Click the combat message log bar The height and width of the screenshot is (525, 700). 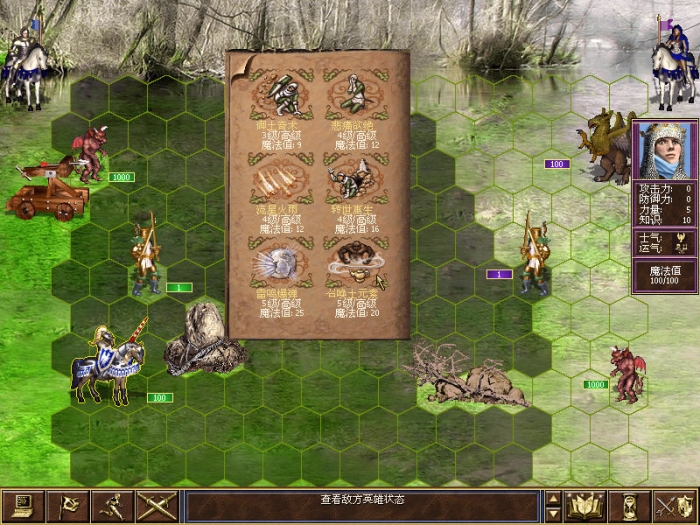[362, 500]
